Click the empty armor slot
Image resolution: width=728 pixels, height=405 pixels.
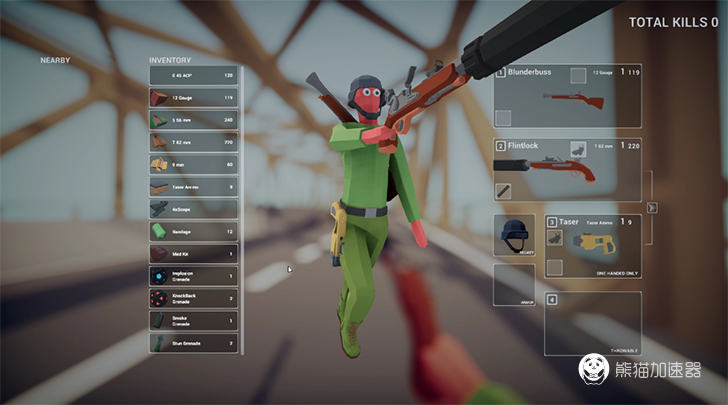coord(514,284)
